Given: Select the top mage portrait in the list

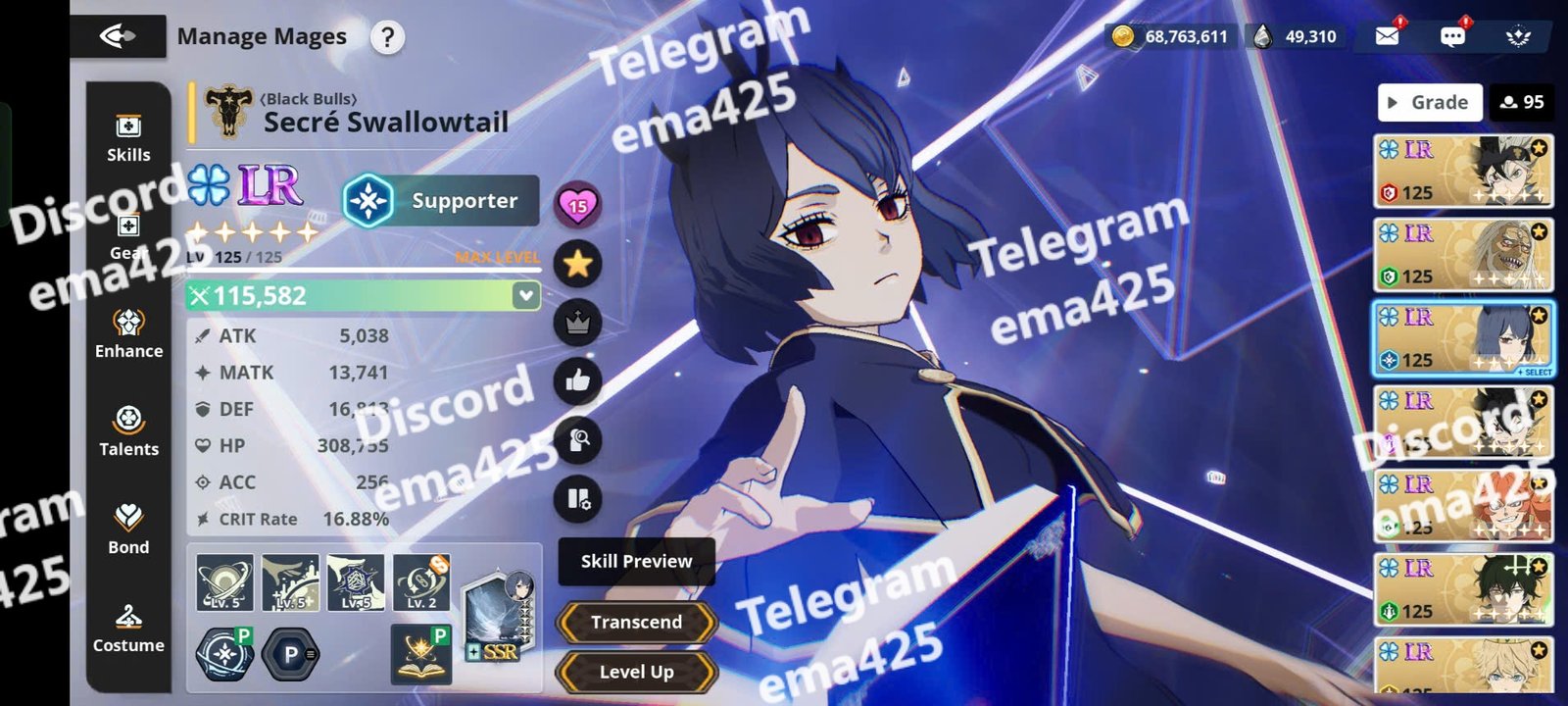Looking at the screenshot, I should tap(1462, 172).
